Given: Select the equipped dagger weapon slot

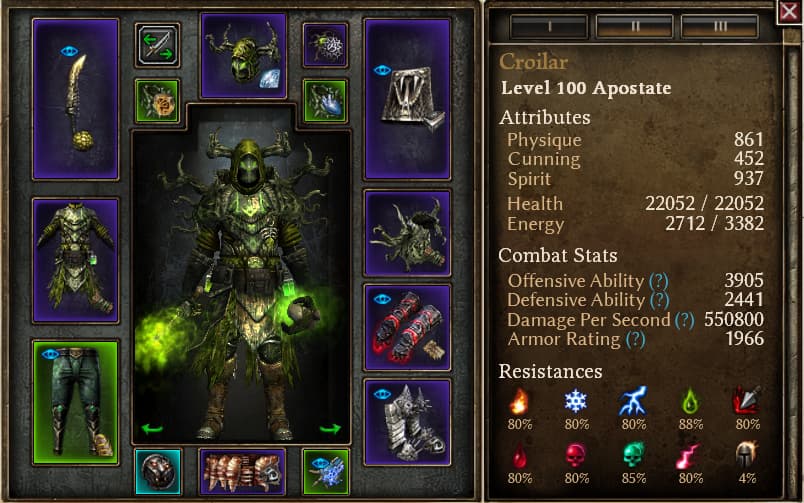Looking at the screenshot, I should point(75,98).
